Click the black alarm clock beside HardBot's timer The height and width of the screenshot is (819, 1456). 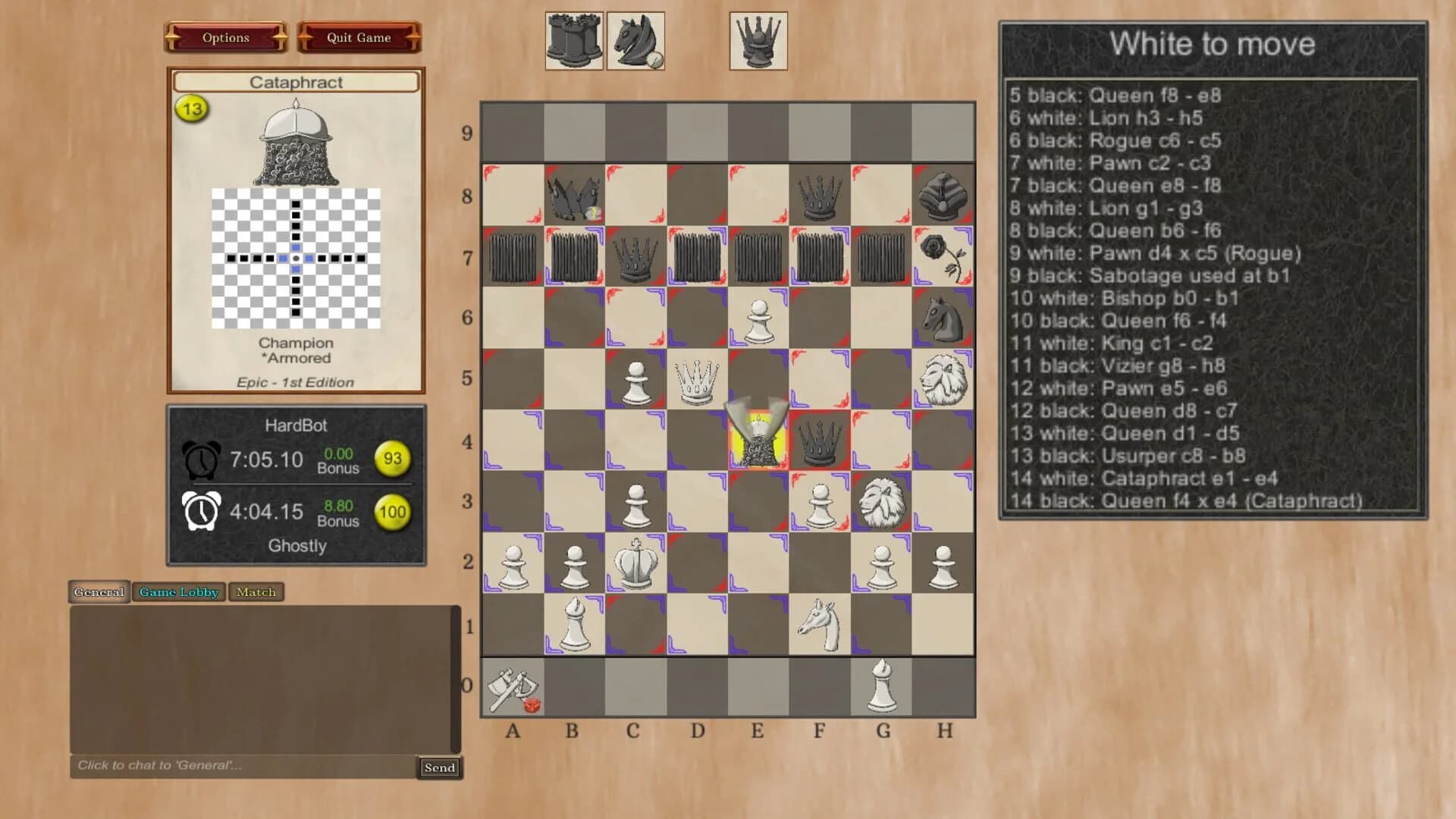[x=200, y=459]
